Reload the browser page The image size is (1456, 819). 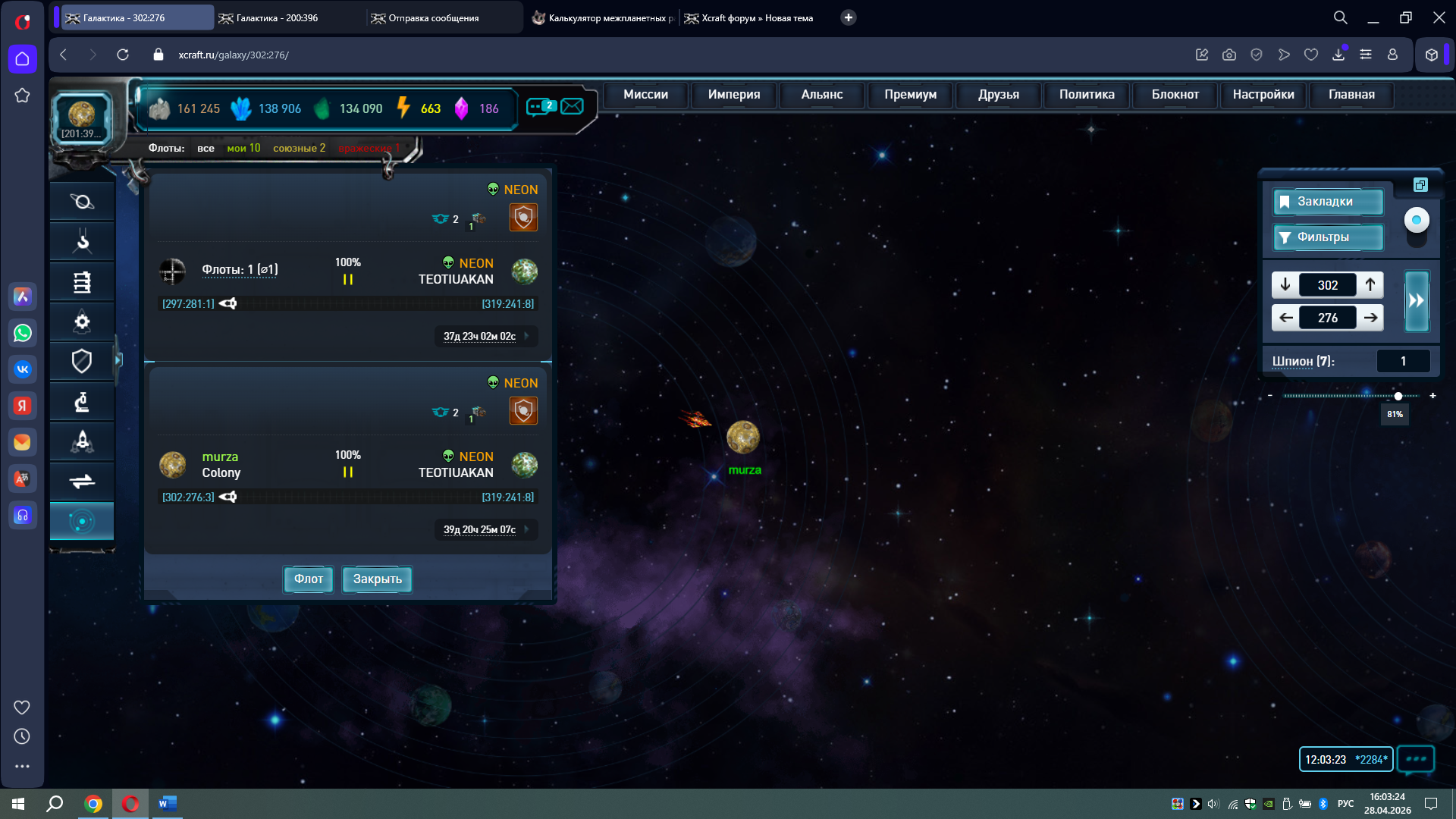pyautogui.click(x=123, y=55)
